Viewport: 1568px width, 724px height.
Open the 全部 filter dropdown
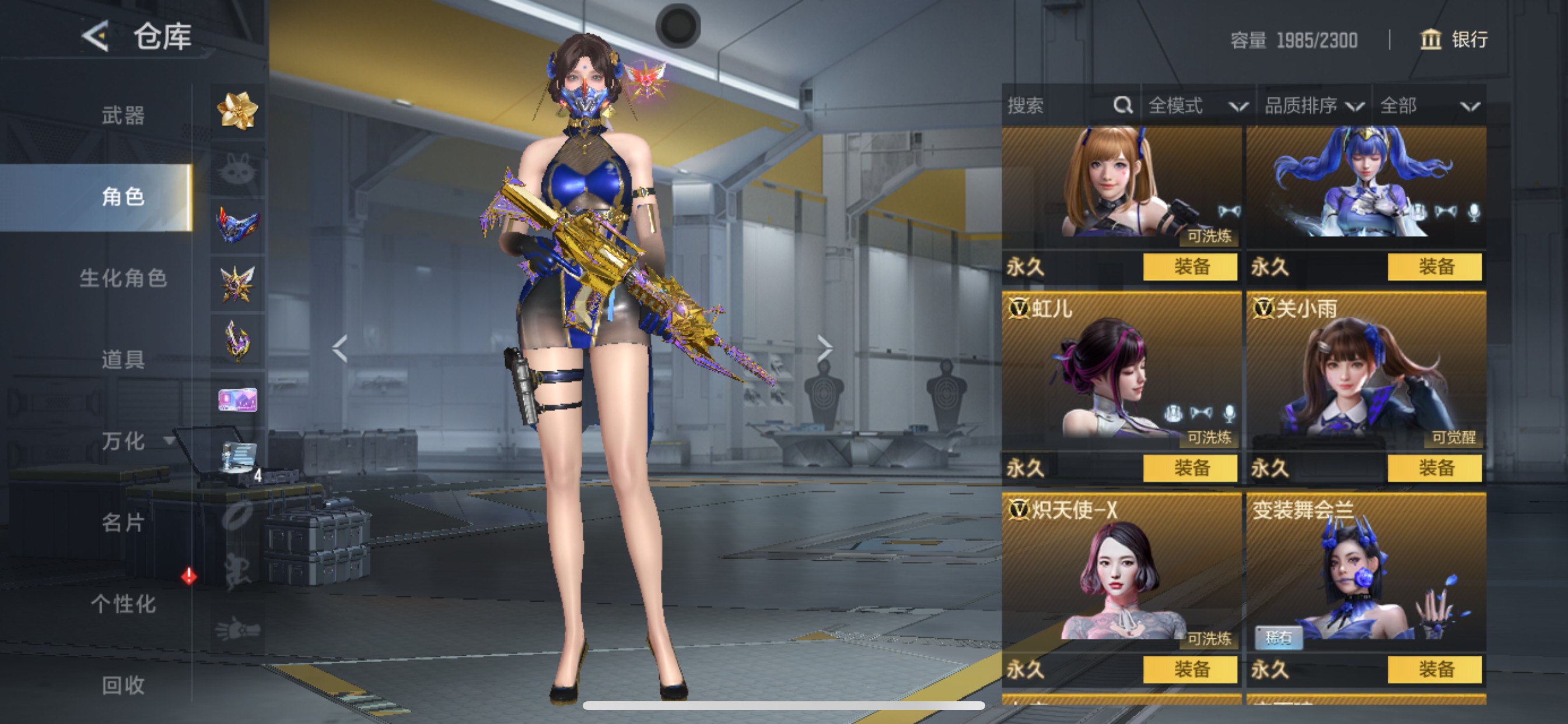pos(1429,106)
